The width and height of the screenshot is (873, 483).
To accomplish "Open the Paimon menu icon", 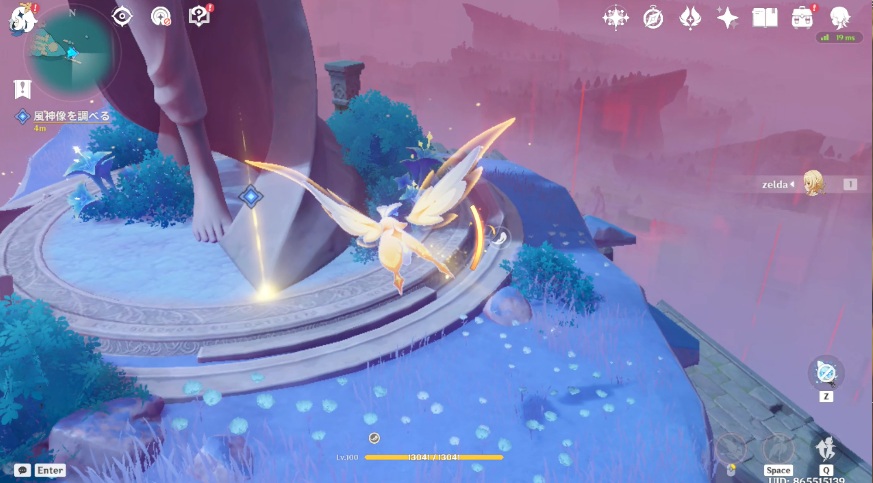I will [19, 17].
